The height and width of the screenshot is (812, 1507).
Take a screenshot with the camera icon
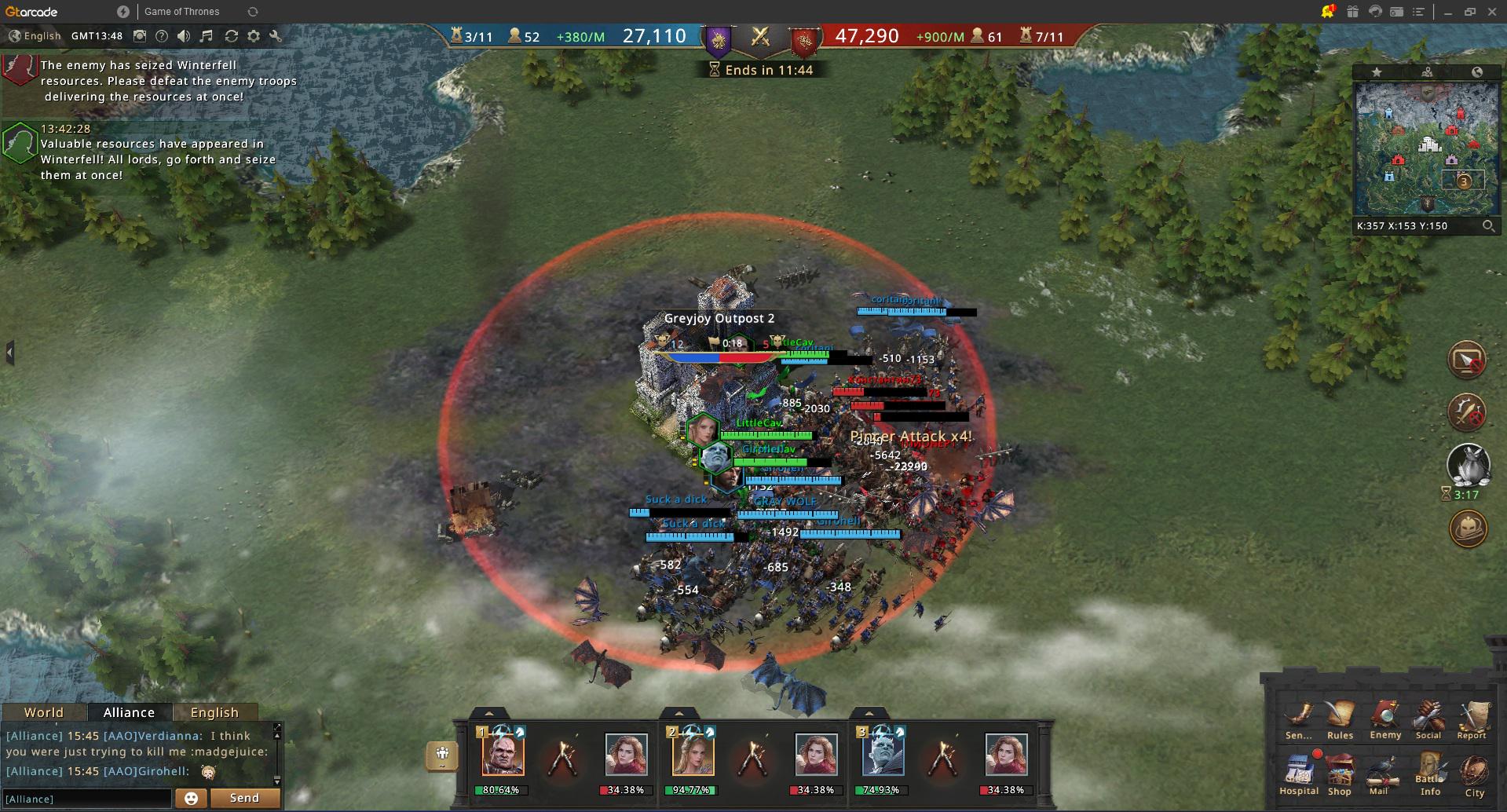[x=140, y=36]
